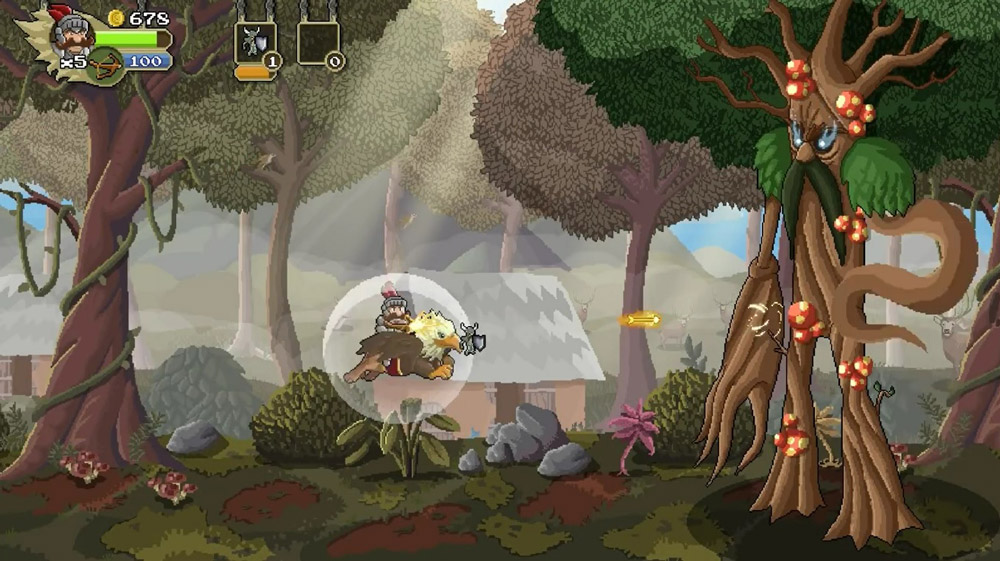The height and width of the screenshot is (561, 1000).
Task: Select the crossbow weapon icon
Action: tap(104, 66)
